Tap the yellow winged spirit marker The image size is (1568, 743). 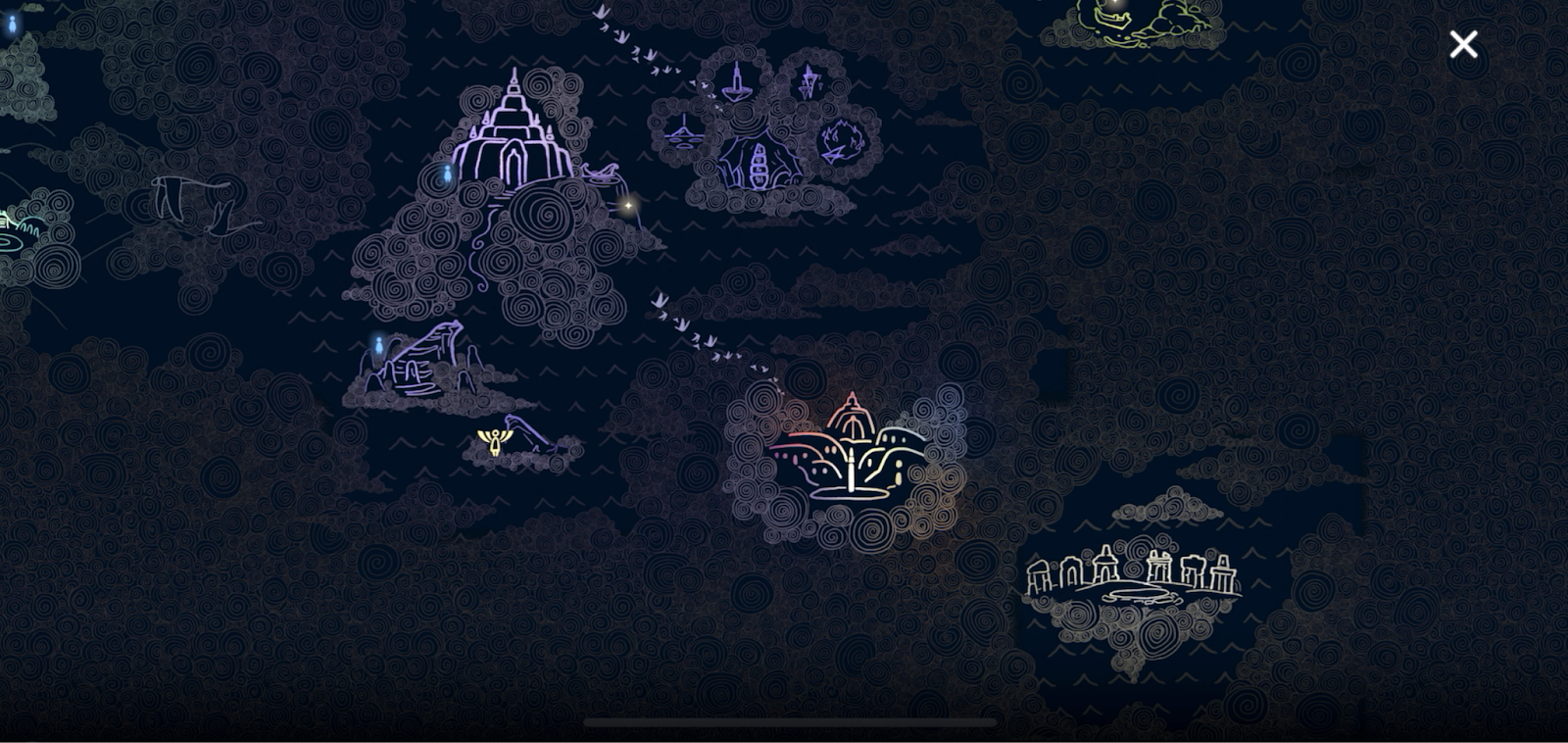(495, 440)
